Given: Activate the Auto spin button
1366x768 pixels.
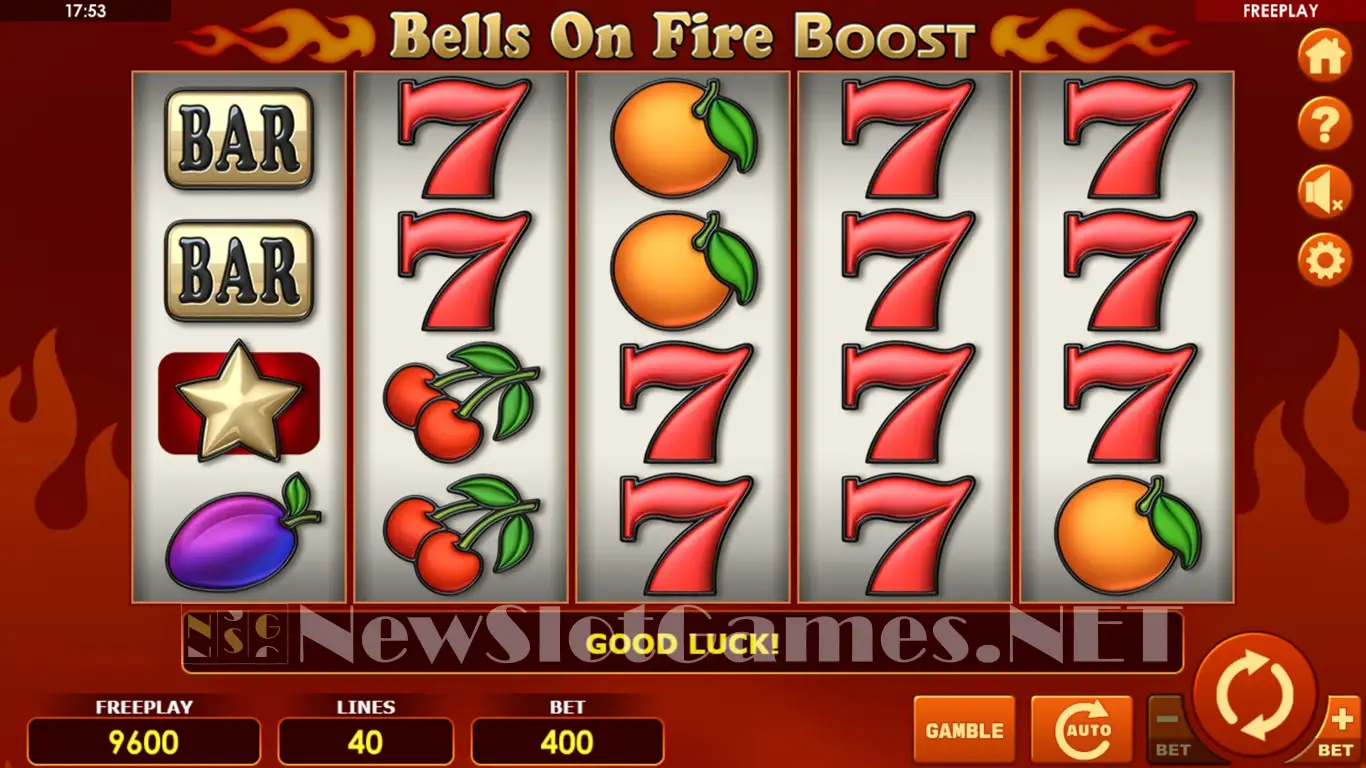Looking at the screenshot, I should click(x=1081, y=730).
